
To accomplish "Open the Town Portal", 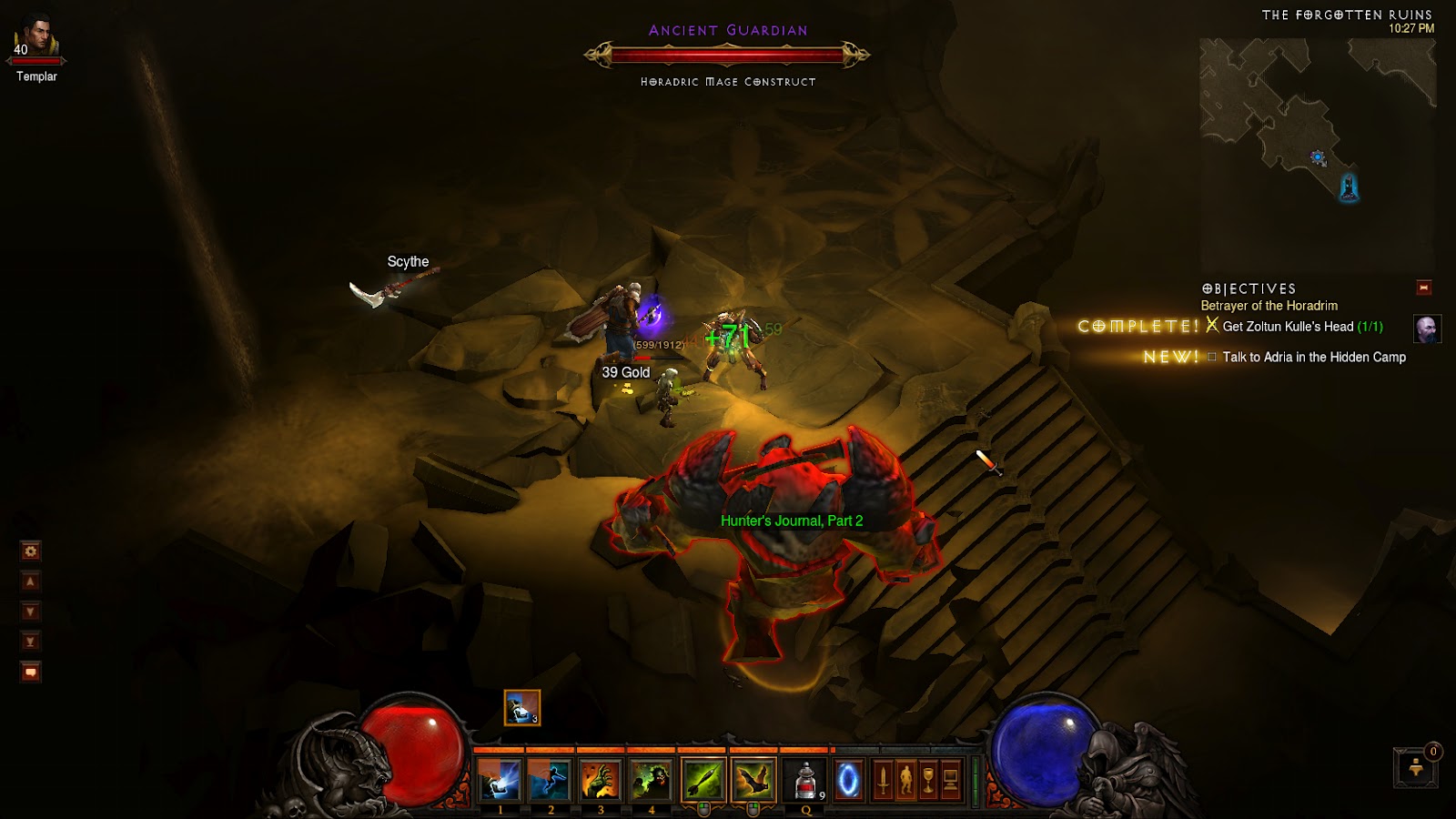I will click(x=848, y=780).
